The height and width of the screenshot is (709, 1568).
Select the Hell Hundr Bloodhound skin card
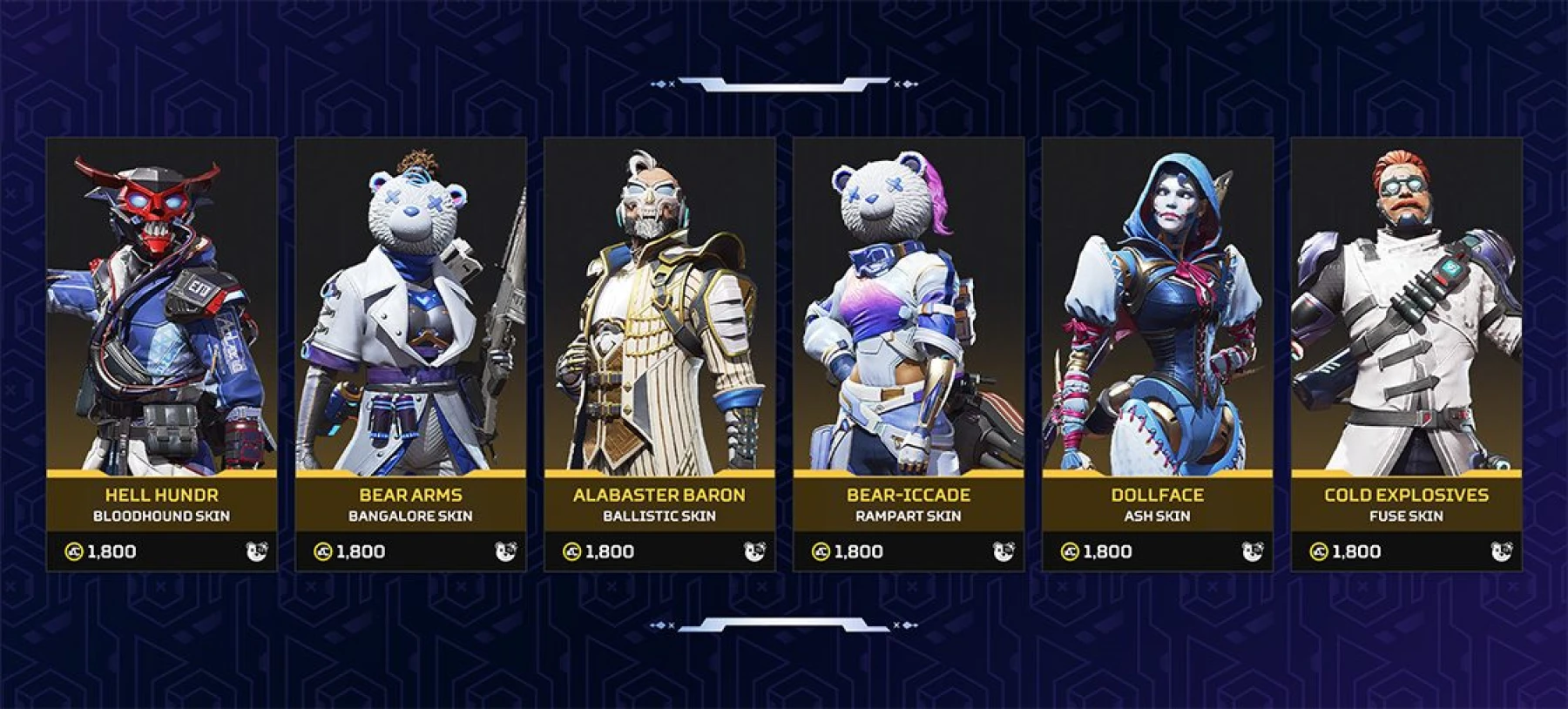[x=162, y=353]
